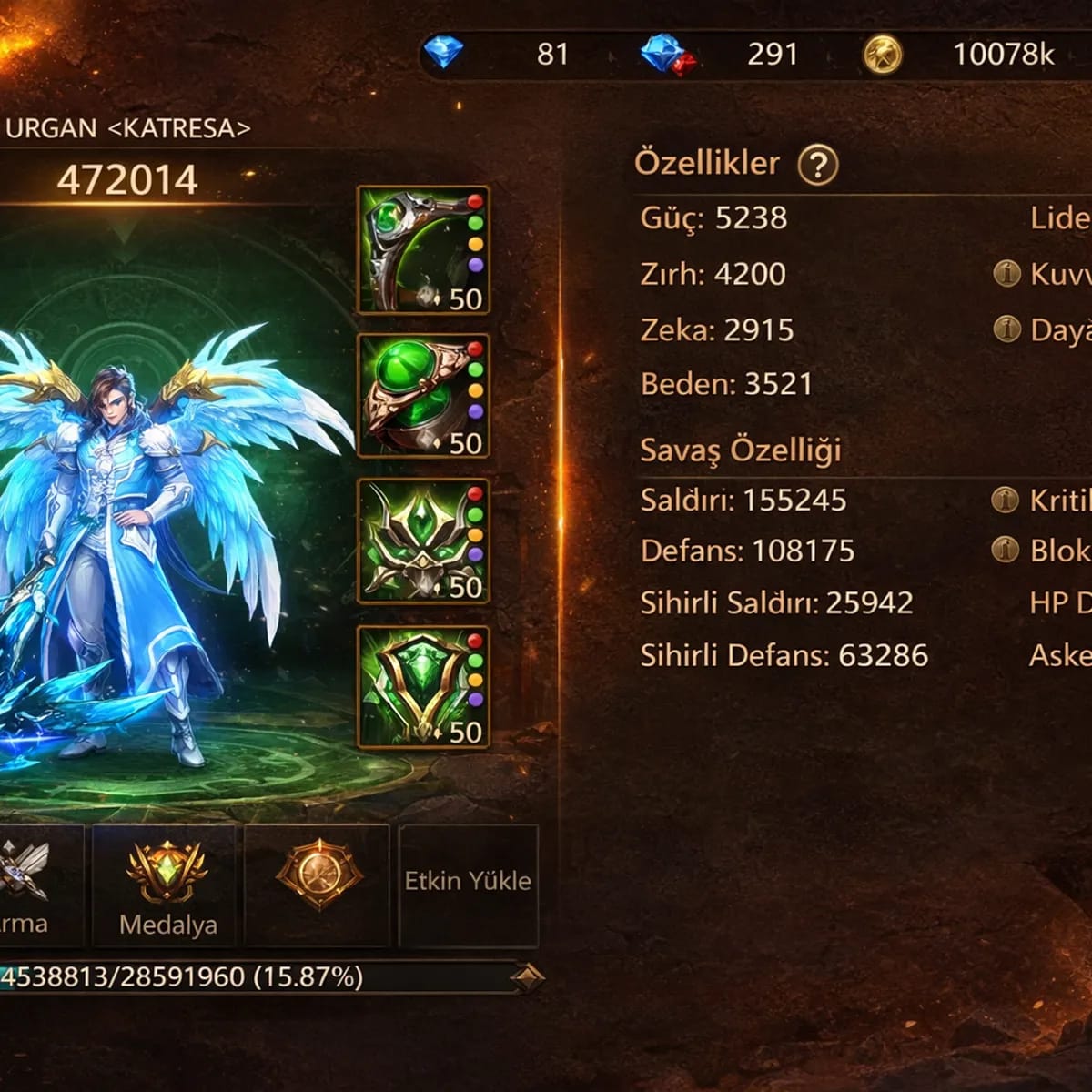
Task: Open the round bronze emblem button
Action: coord(318,875)
